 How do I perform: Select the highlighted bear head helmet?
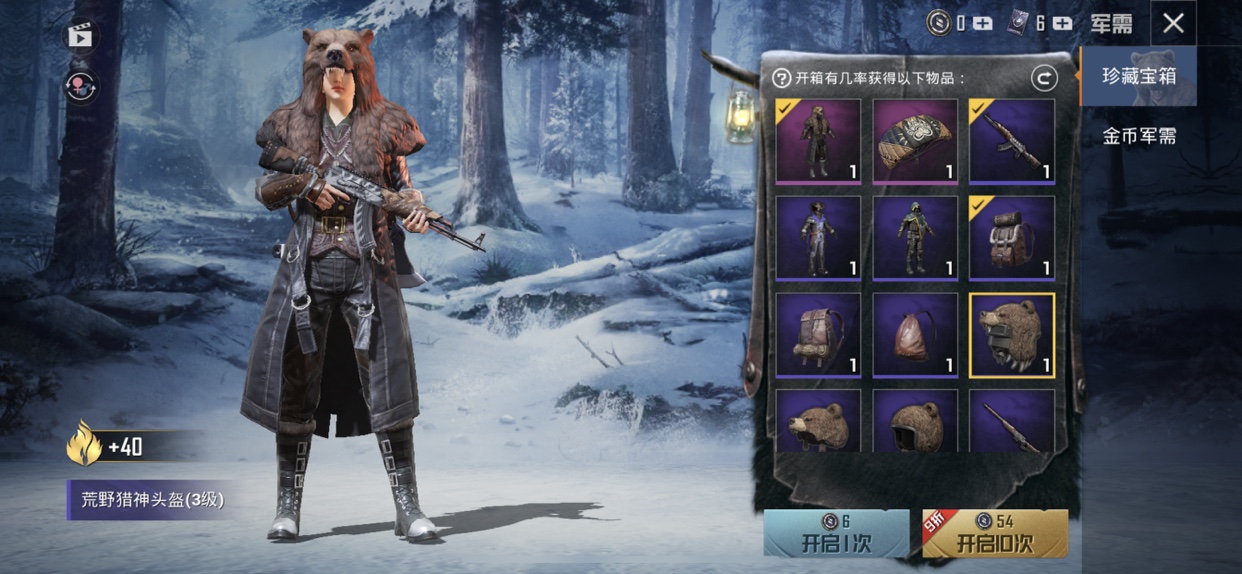pyautogui.click(x=1012, y=335)
